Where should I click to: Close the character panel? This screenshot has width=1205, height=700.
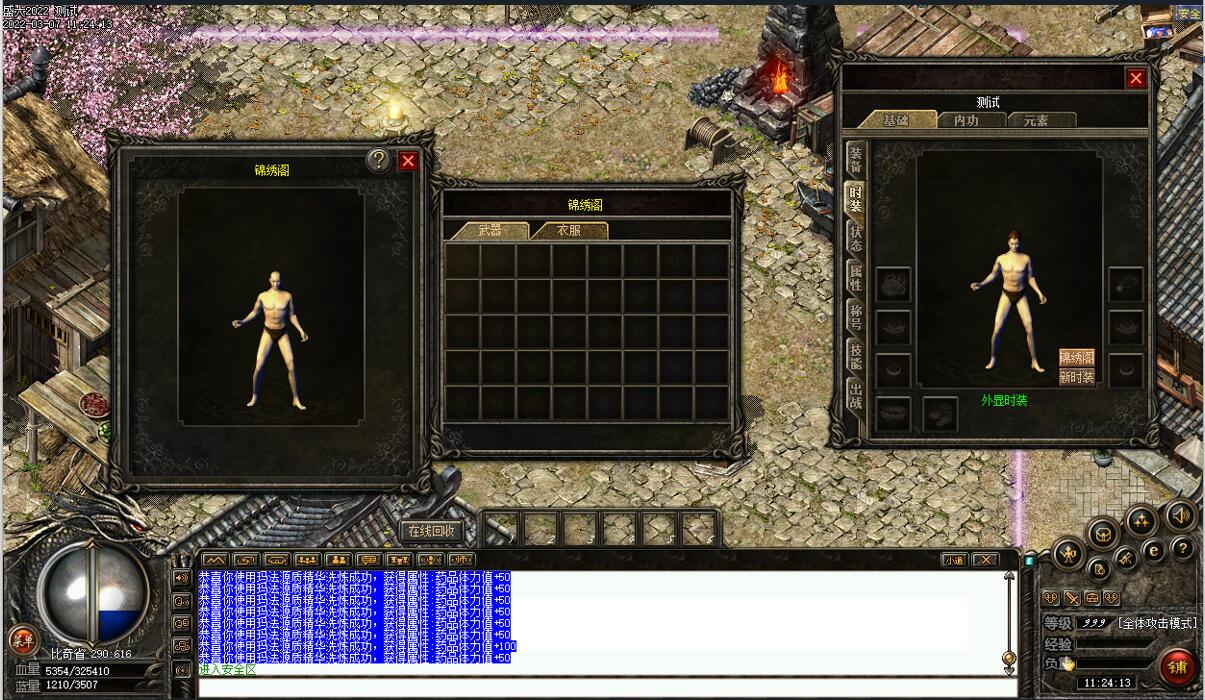pyautogui.click(x=1136, y=78)
